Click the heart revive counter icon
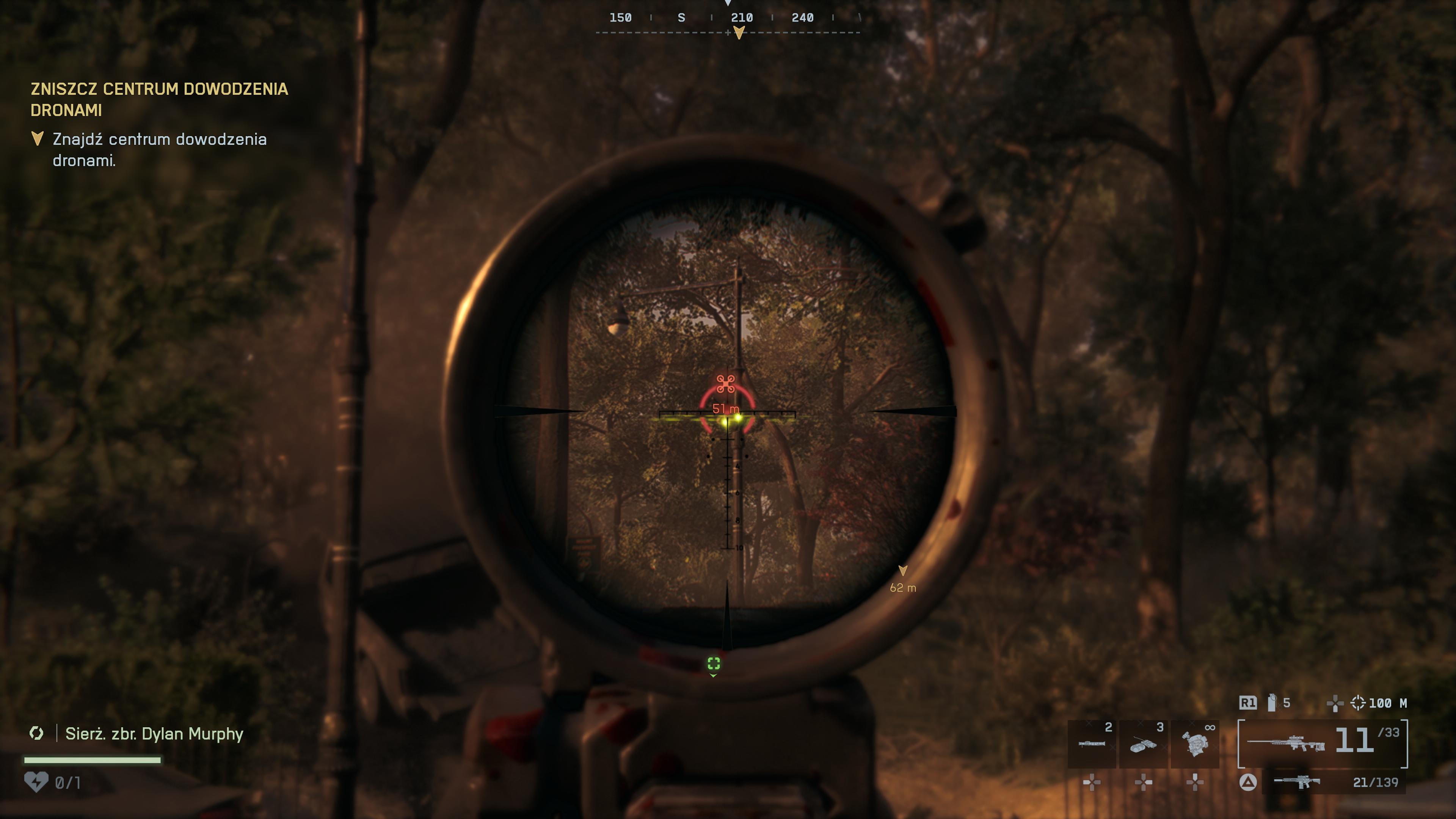The image size is (1456, 819). [x=36, y=782]
